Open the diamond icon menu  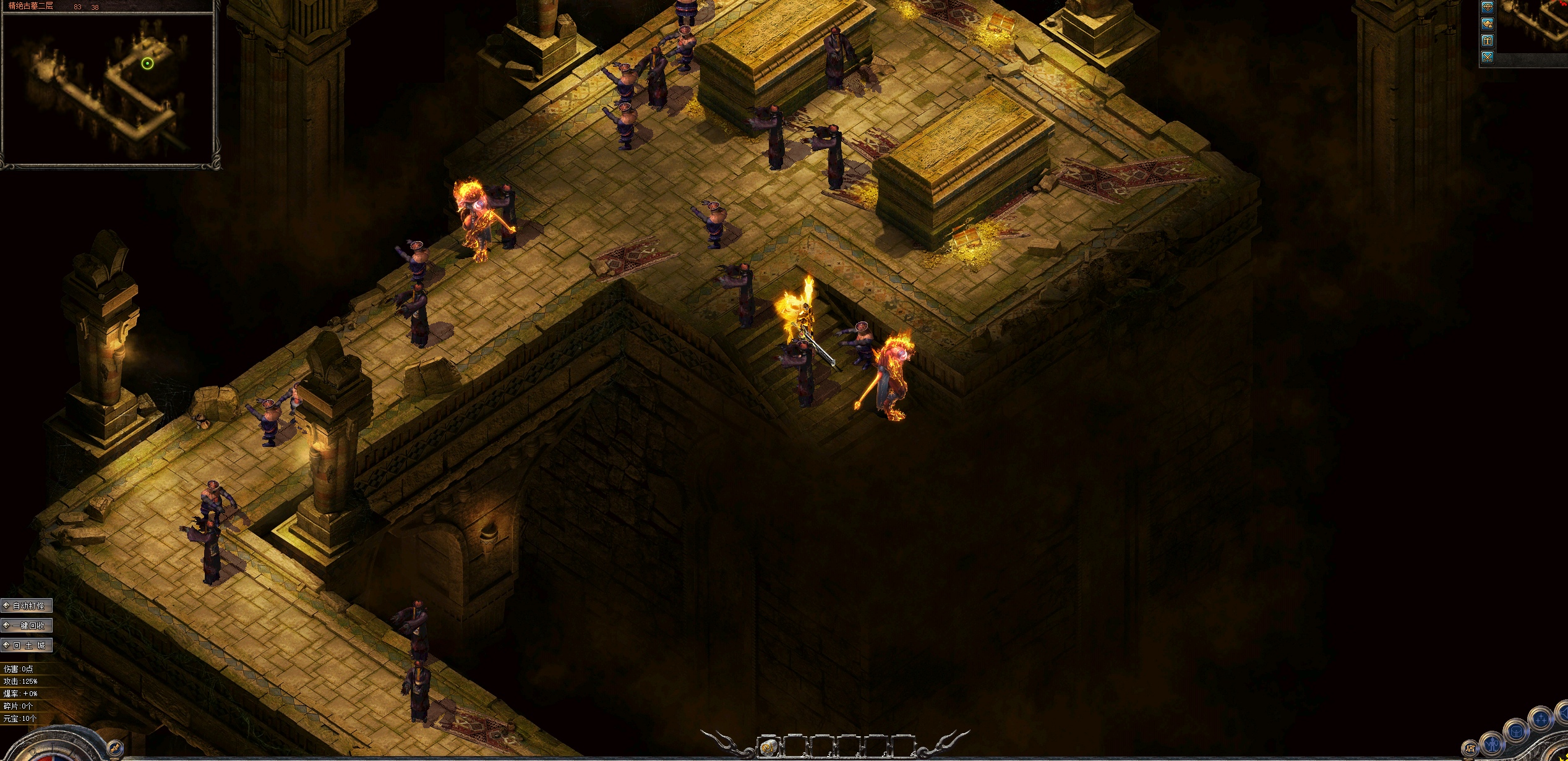click(1487, 8)
